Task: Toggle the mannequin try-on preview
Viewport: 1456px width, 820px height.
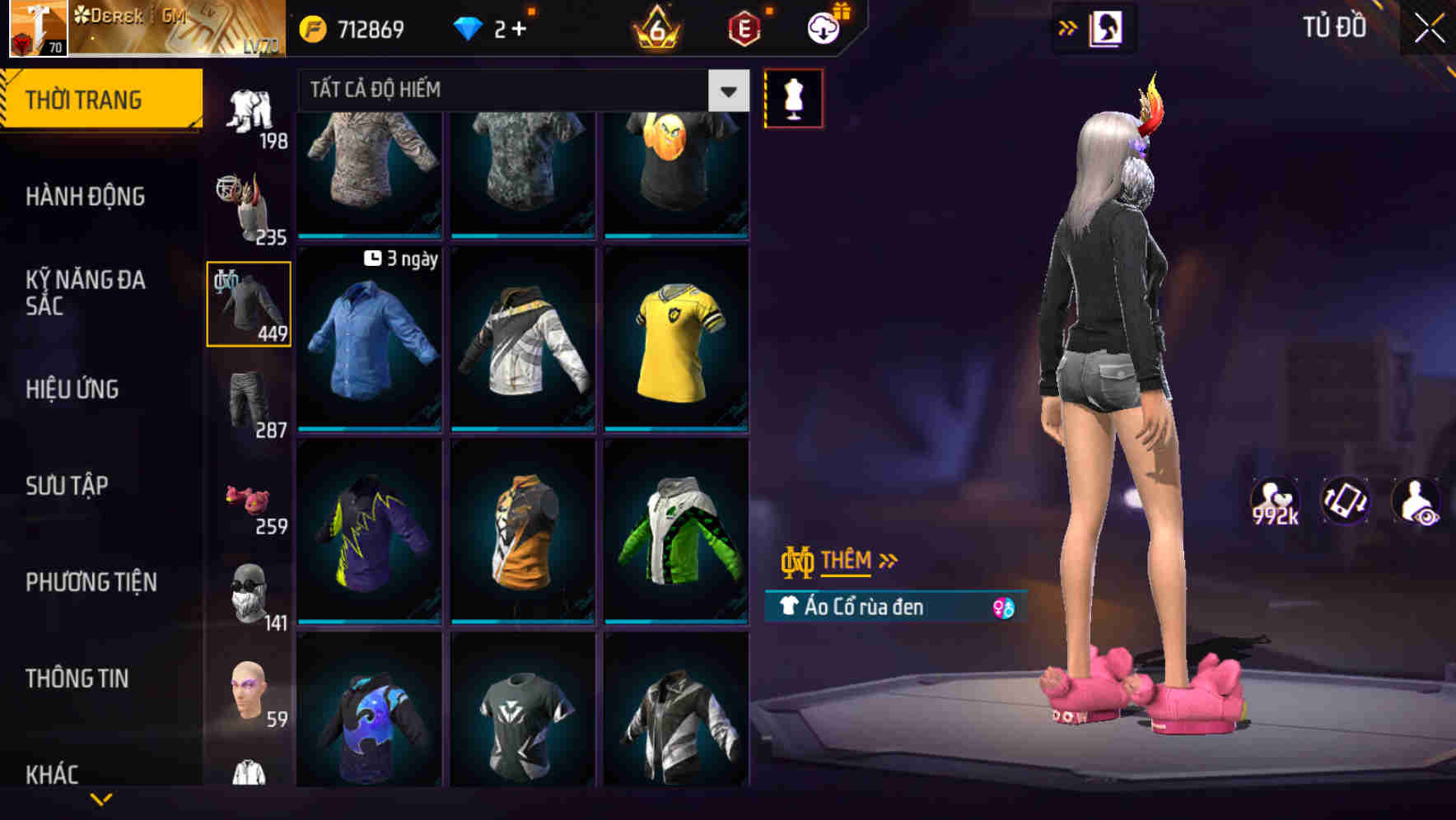Action: click(793, 97)
